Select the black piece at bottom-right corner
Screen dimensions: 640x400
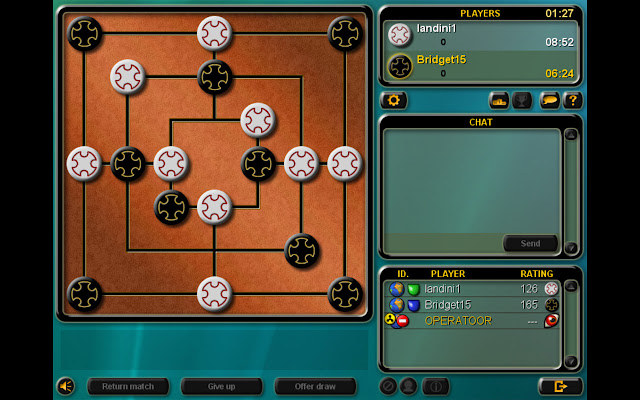[x=345, y=294]
